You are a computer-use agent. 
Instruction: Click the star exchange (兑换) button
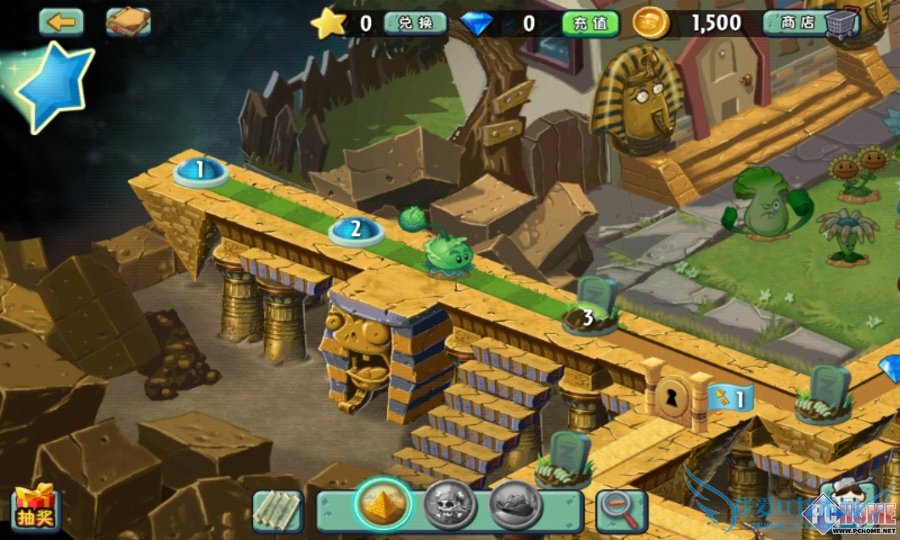[x=414, y=22]
